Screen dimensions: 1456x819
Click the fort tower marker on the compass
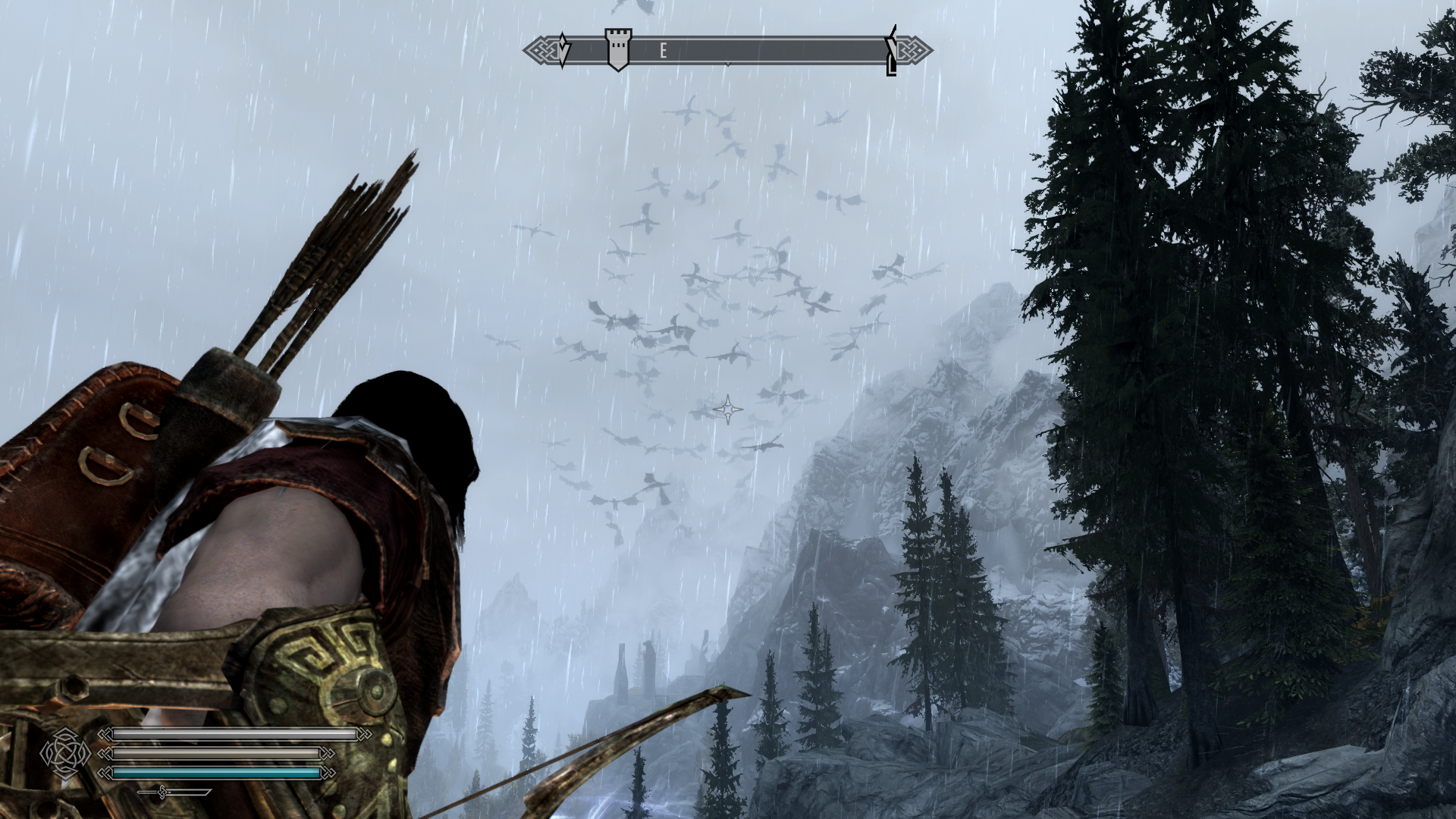pyautogui.click(x=618, y=49)
